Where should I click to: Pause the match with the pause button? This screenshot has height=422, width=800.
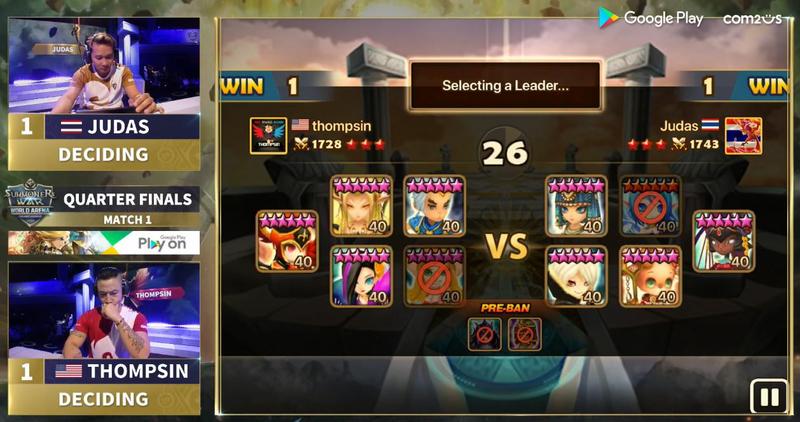(769, 397)
